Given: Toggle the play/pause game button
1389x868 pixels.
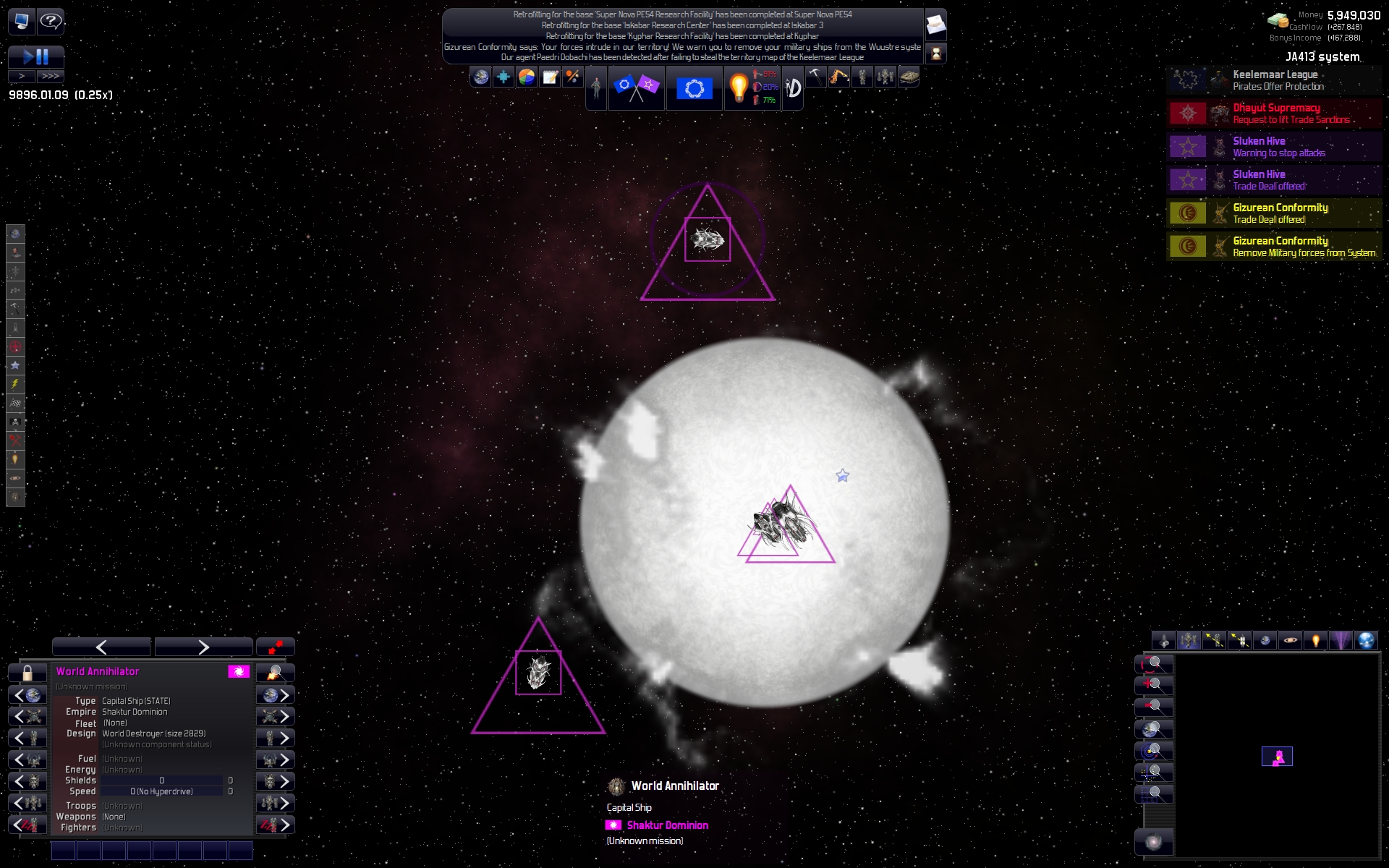Looking at the screenshot, I should (35, 56).
